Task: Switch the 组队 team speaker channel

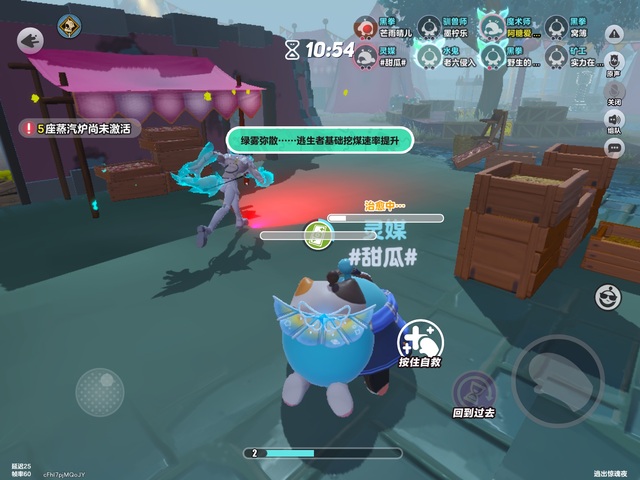Action: coord(614,120)
